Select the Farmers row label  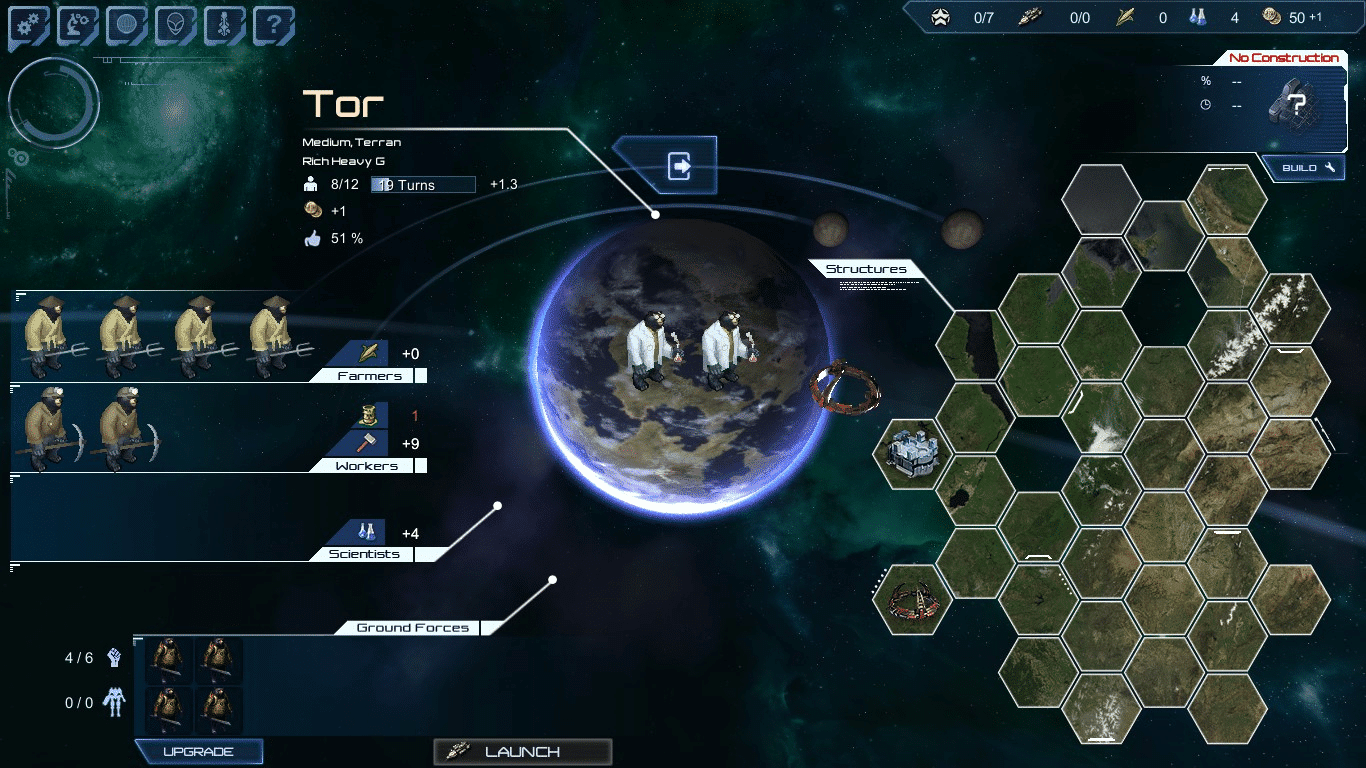click(x=369, y=376)
